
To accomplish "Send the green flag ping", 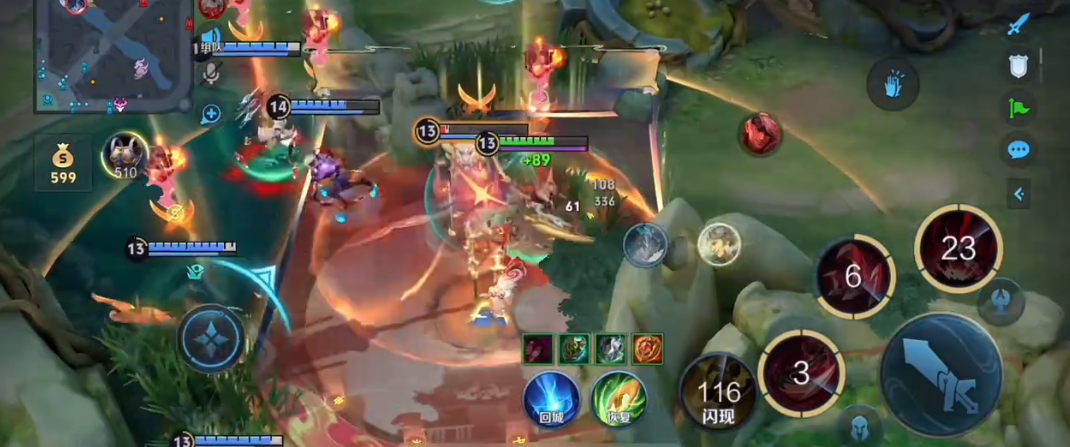I will (x=1018, y=107).
